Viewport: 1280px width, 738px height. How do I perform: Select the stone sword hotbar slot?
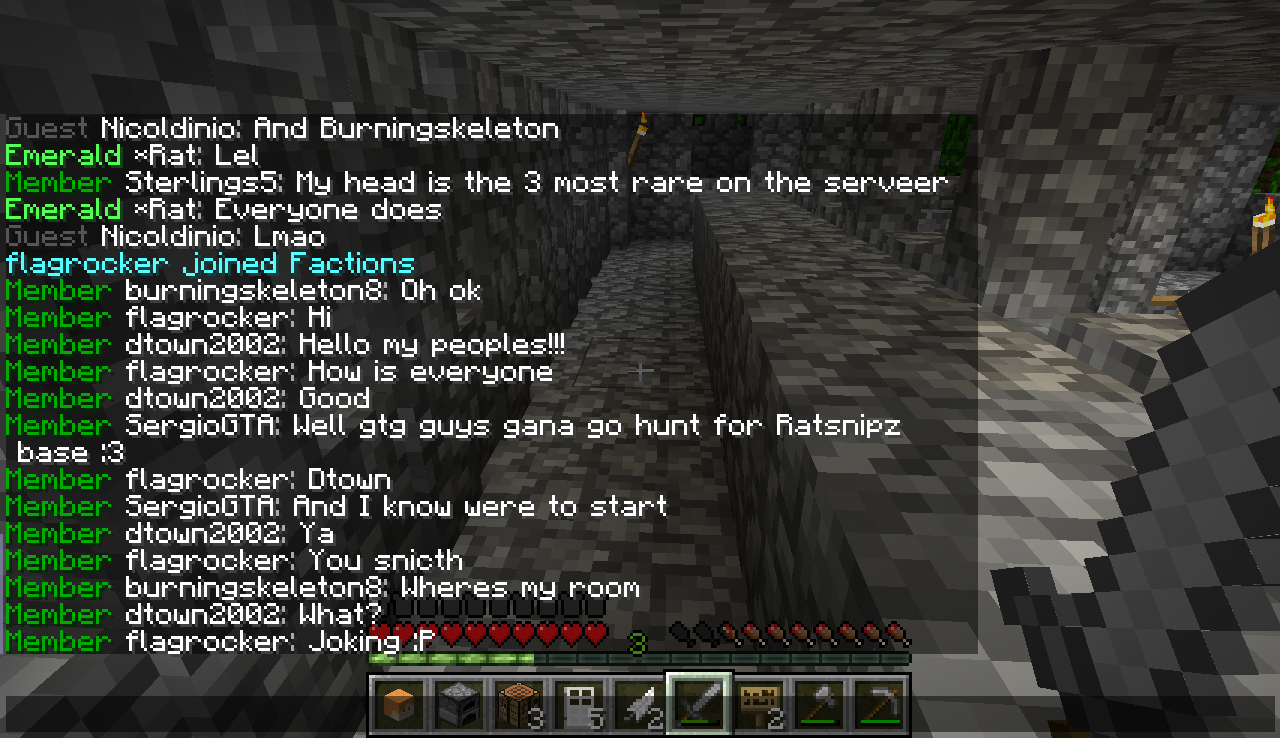pyautogui.click(x=699, y=705)
